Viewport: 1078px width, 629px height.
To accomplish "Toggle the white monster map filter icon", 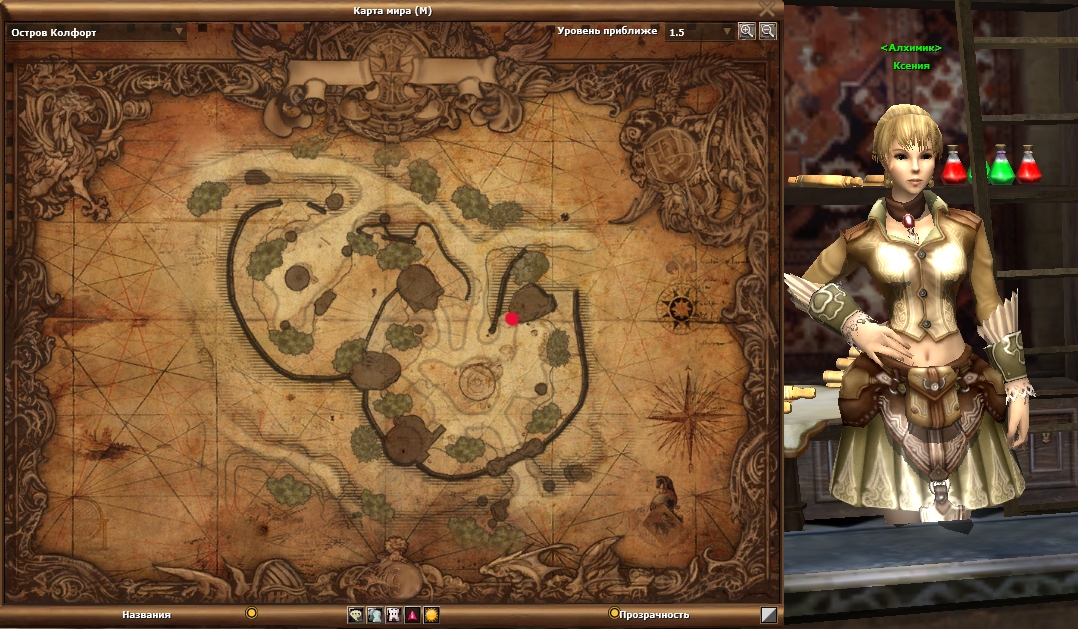I will click(393, 615).
